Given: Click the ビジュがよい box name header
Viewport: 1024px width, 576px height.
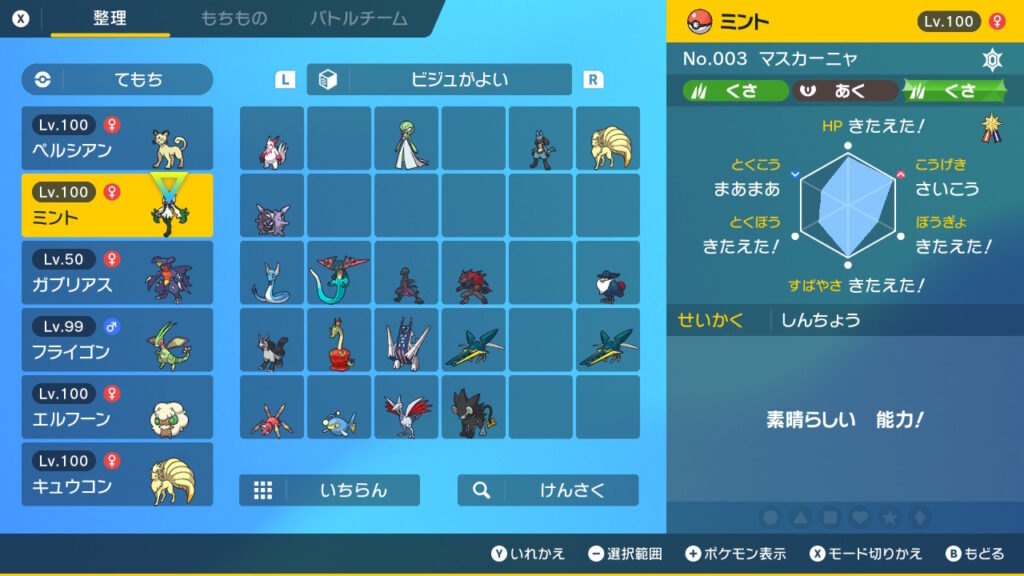Looking at the screenshot, I should pyautogui.click(x=439, y=79).
